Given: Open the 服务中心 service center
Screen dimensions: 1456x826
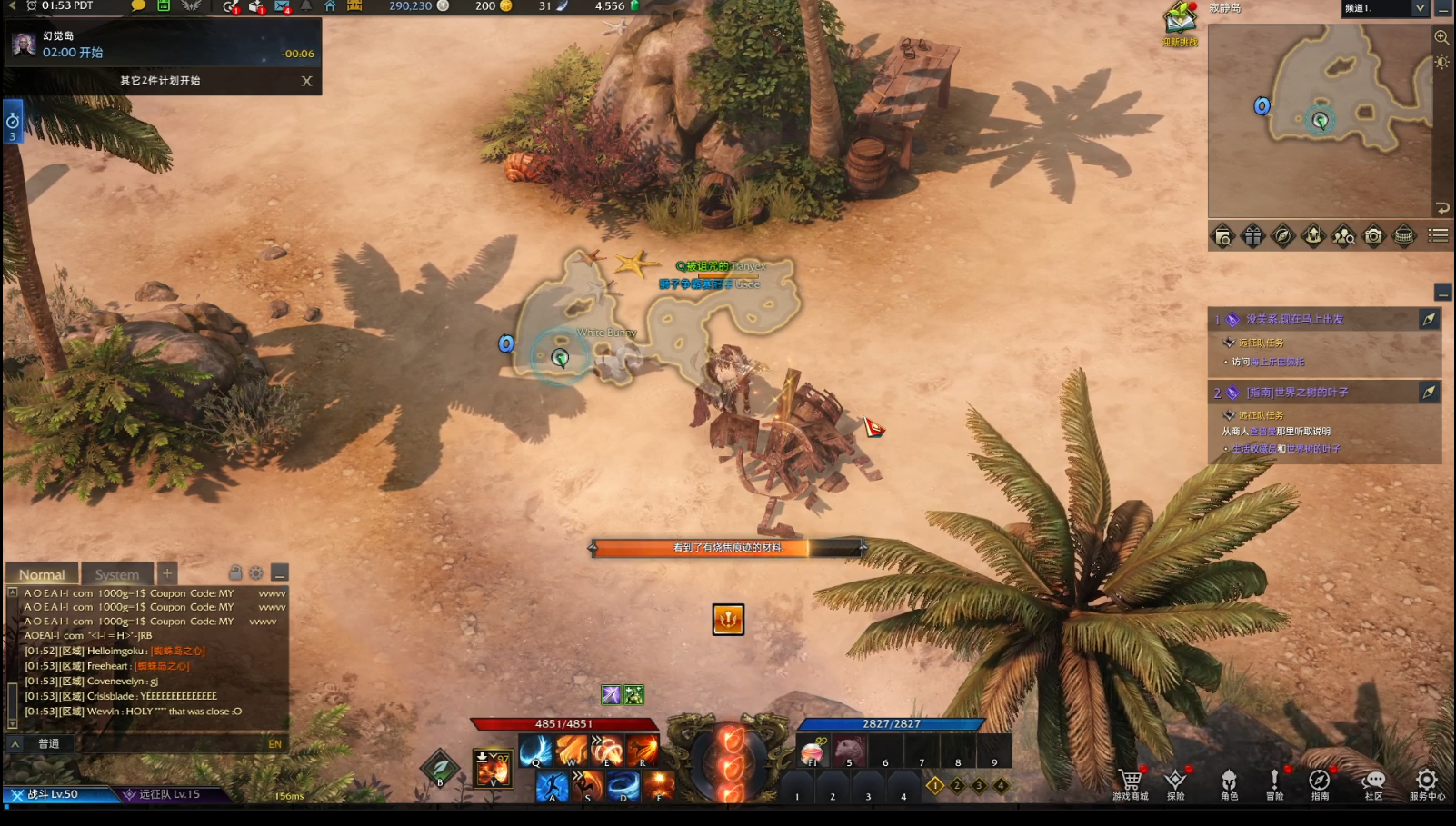Looking at the screenshot, I should (1426, 781).
